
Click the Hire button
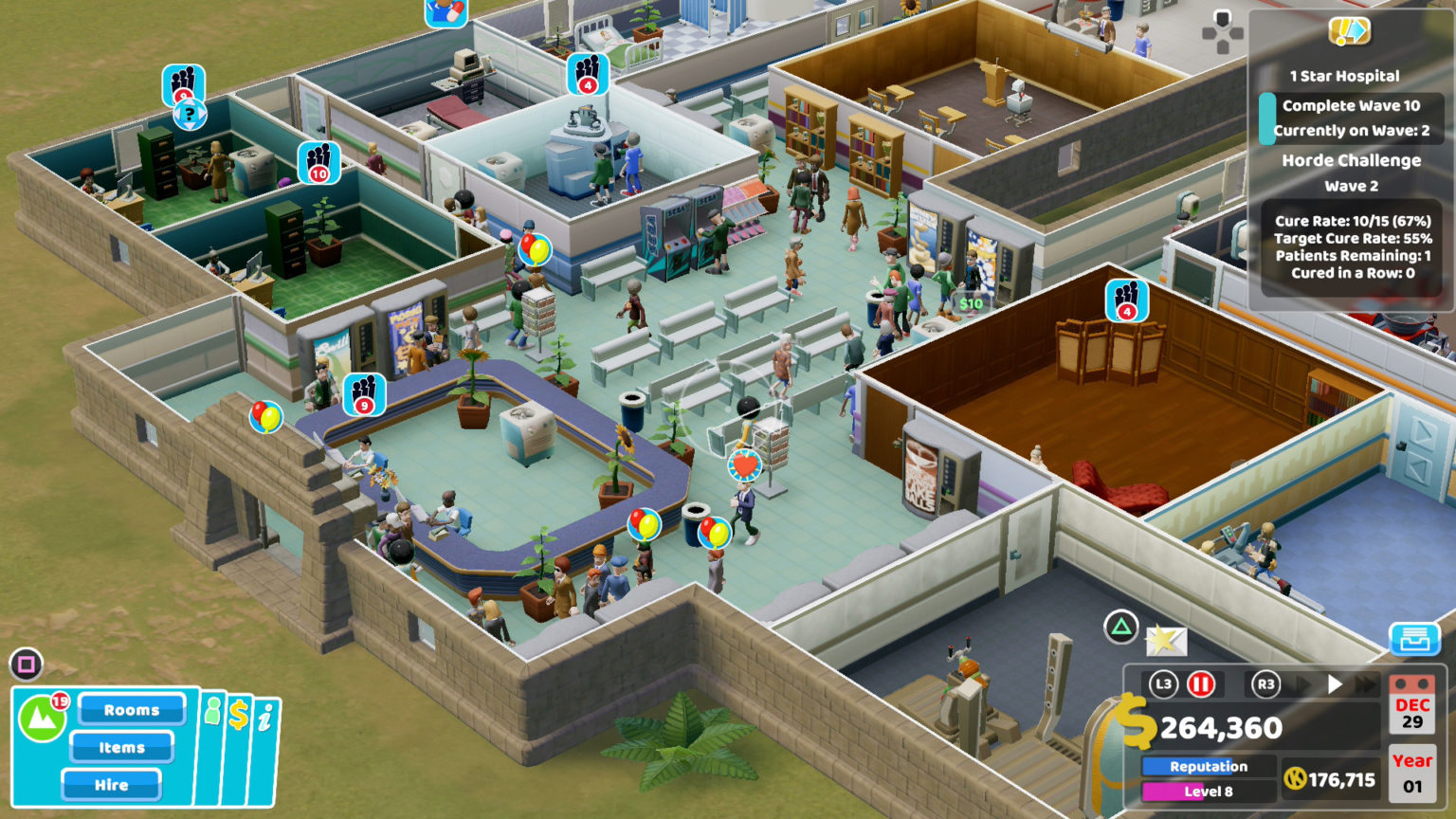(112, 784)
